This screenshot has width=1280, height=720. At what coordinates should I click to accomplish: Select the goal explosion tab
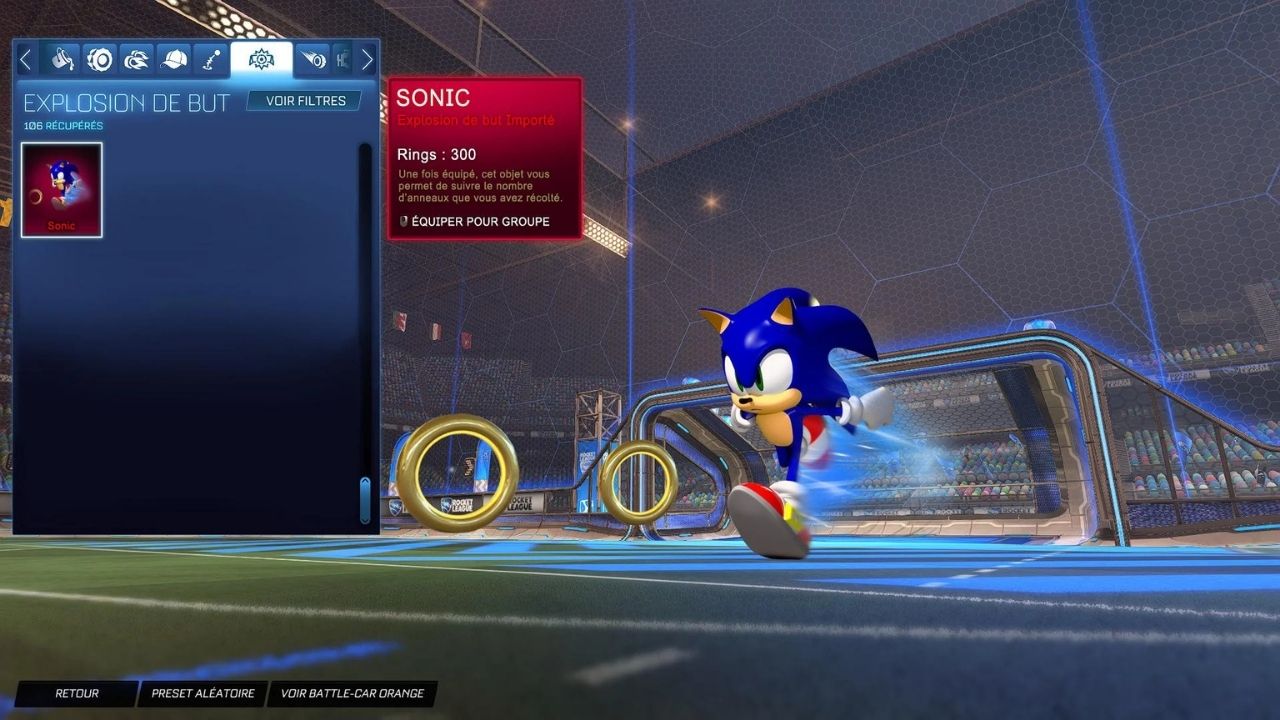click(261, 60)
